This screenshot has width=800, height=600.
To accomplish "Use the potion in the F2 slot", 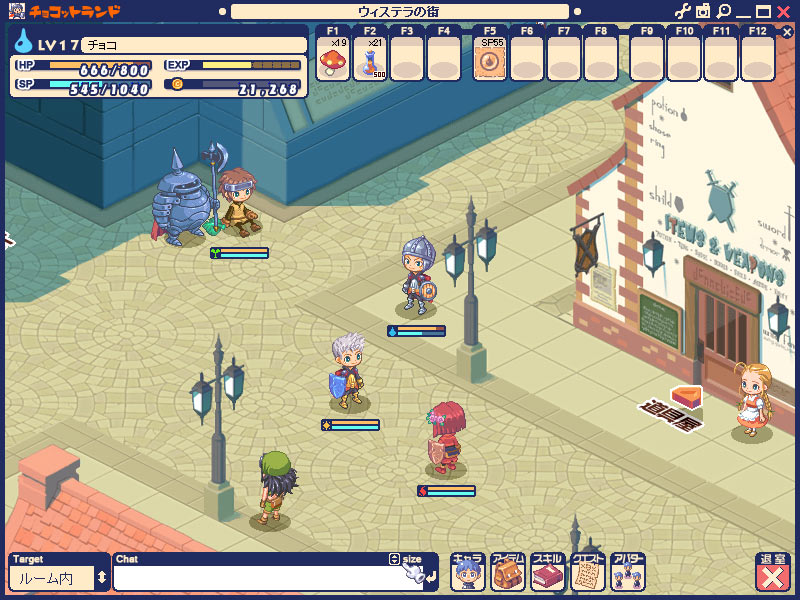I will click(x=369, y=61).
